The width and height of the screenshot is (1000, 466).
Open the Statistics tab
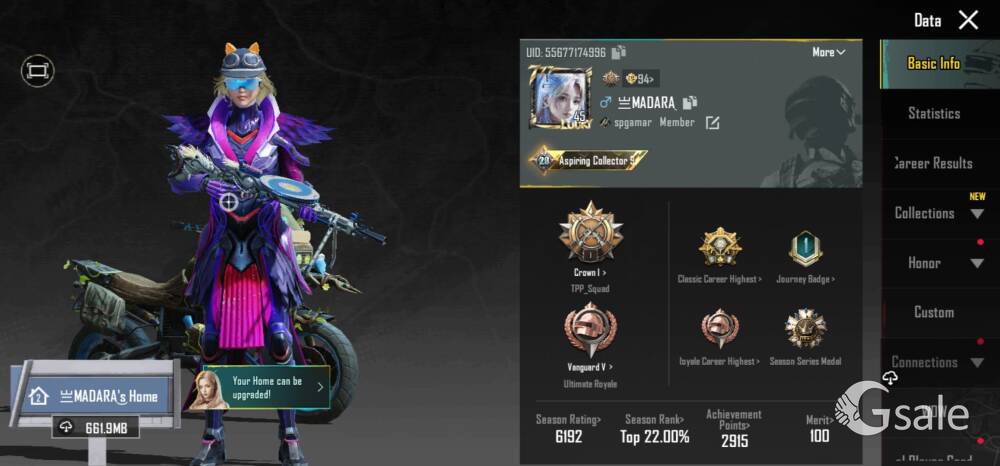pyautogui.click(x=933, y=113)
